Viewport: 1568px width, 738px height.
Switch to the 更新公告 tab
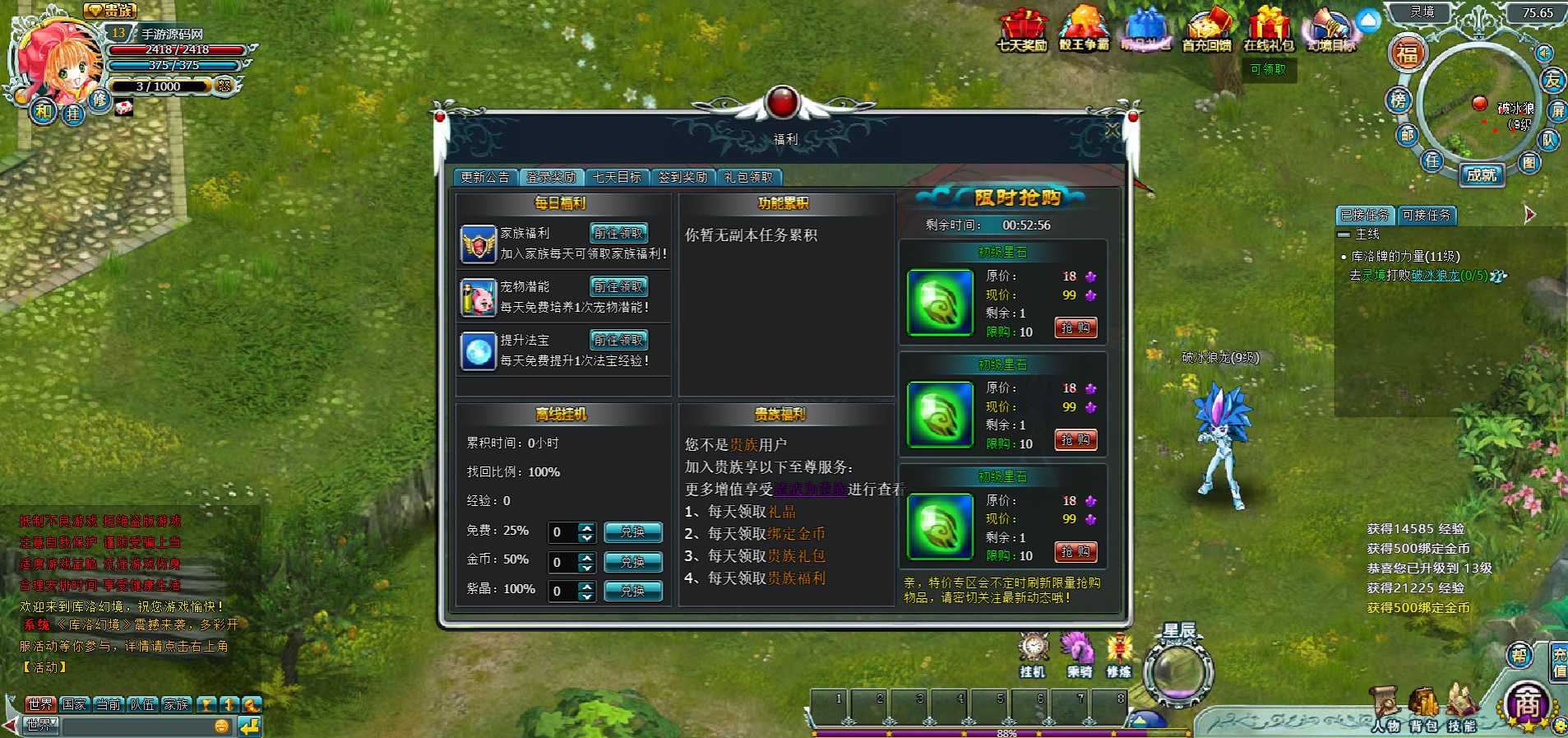coord(485,177)
